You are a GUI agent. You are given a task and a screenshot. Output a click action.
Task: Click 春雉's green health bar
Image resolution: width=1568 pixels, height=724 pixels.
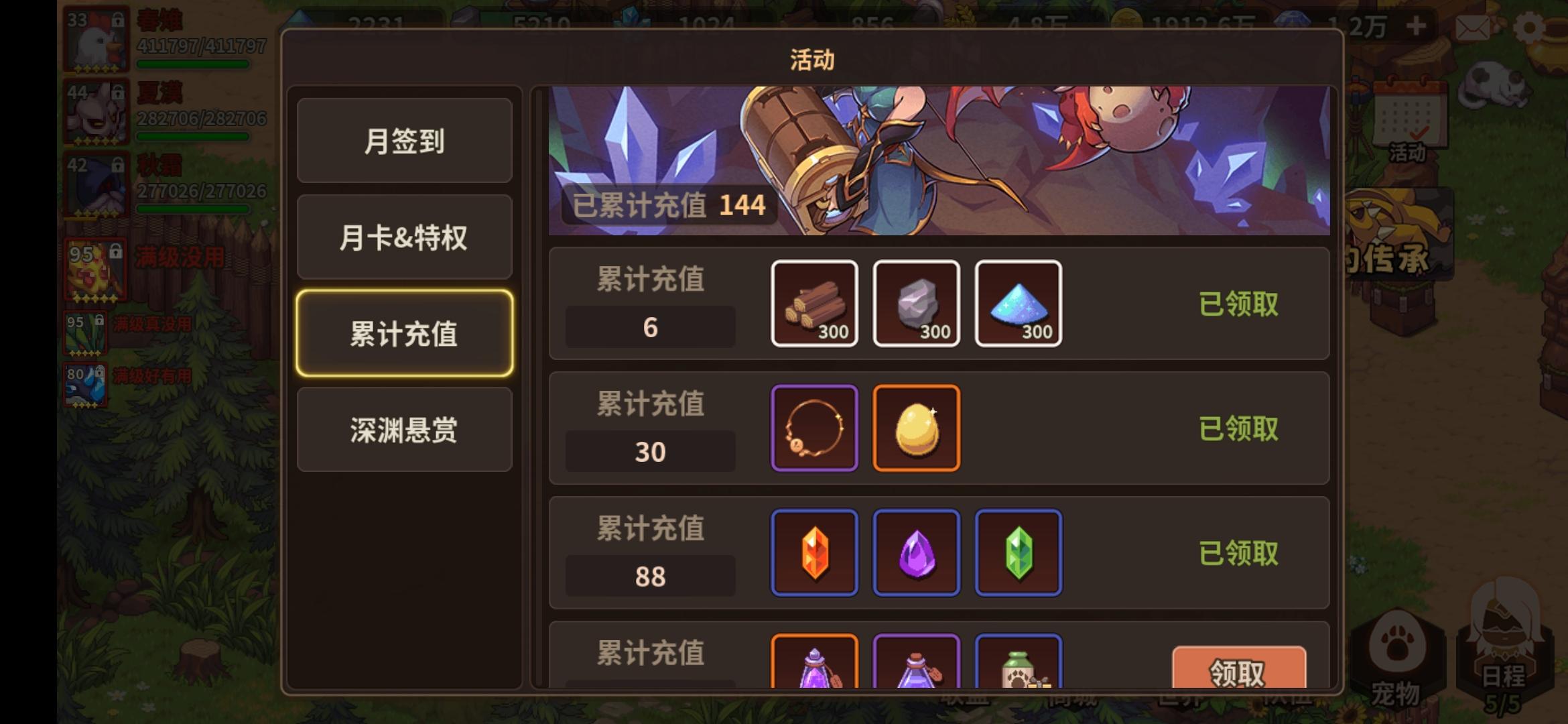[x=194, y=64]
